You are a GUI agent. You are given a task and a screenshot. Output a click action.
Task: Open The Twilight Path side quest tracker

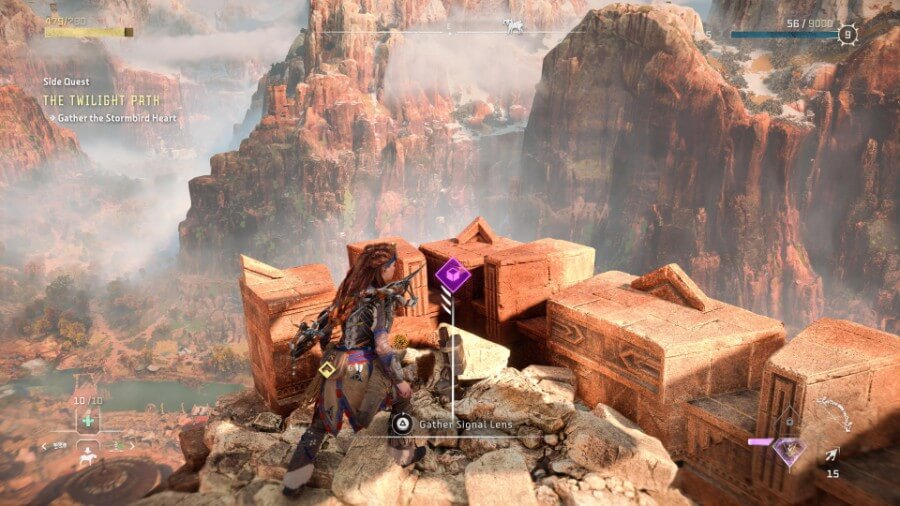(x=95, y=99)
